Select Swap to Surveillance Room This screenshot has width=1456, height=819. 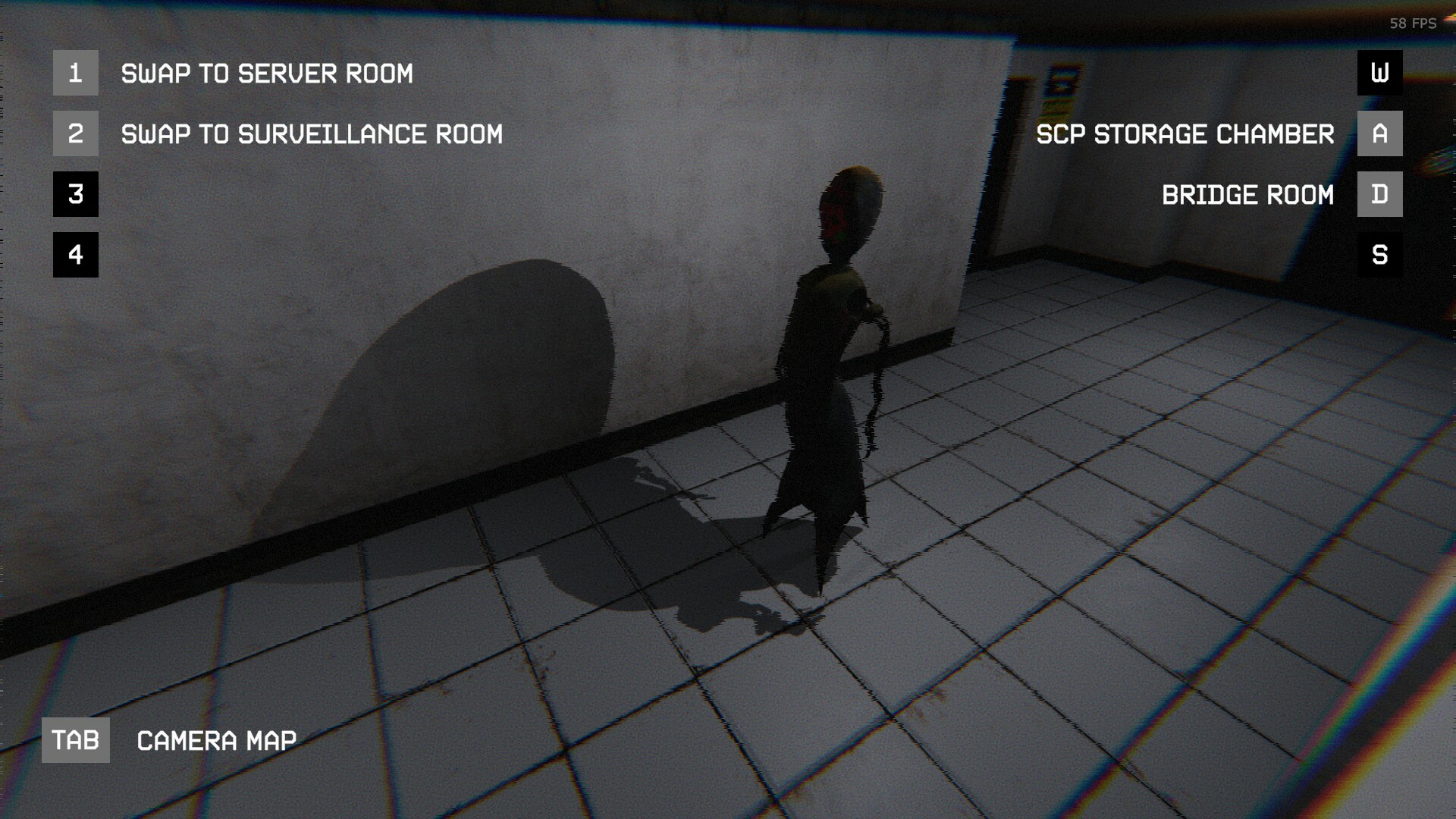point(312,134)
